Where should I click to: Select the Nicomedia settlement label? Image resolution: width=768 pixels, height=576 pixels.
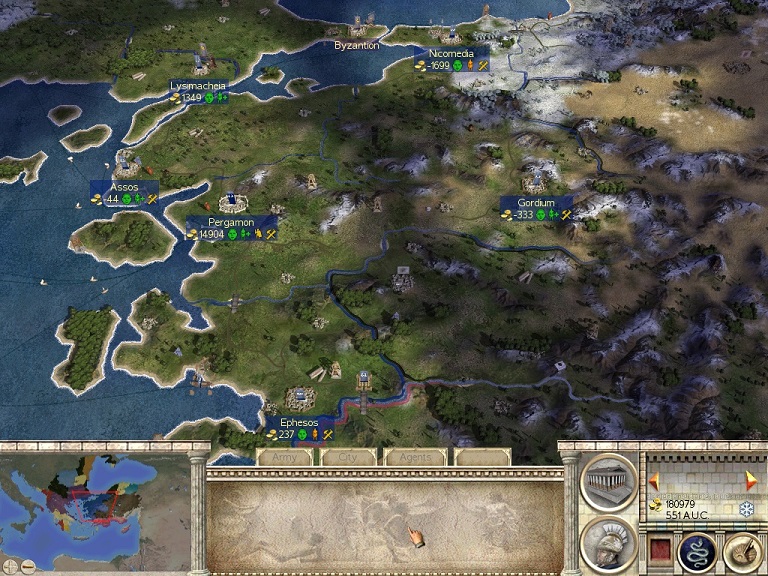(x=451, y=53)
